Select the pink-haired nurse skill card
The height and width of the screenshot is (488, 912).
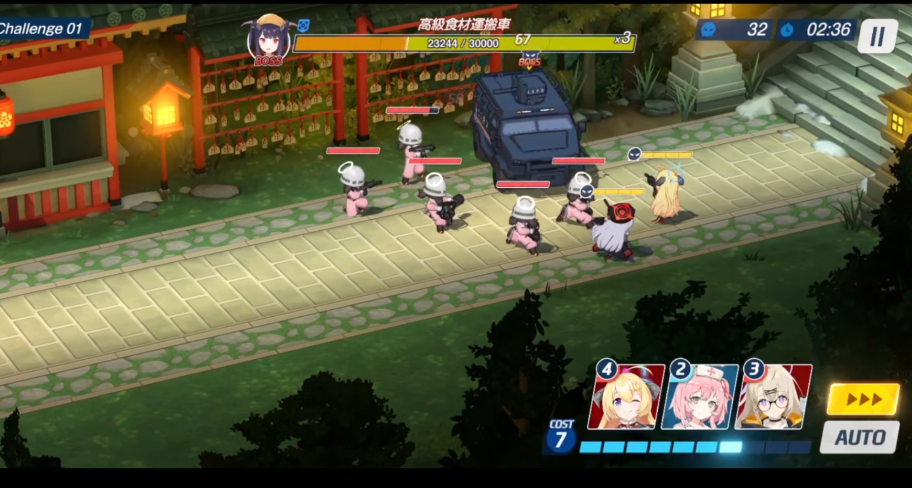699,397
